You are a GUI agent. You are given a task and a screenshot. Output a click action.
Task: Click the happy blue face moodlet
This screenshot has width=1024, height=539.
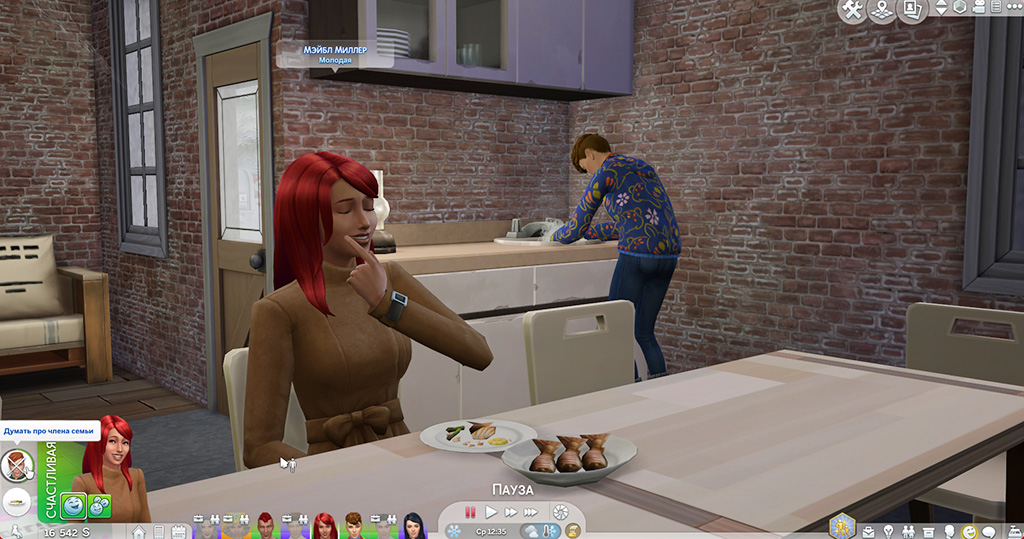(73, 506)
